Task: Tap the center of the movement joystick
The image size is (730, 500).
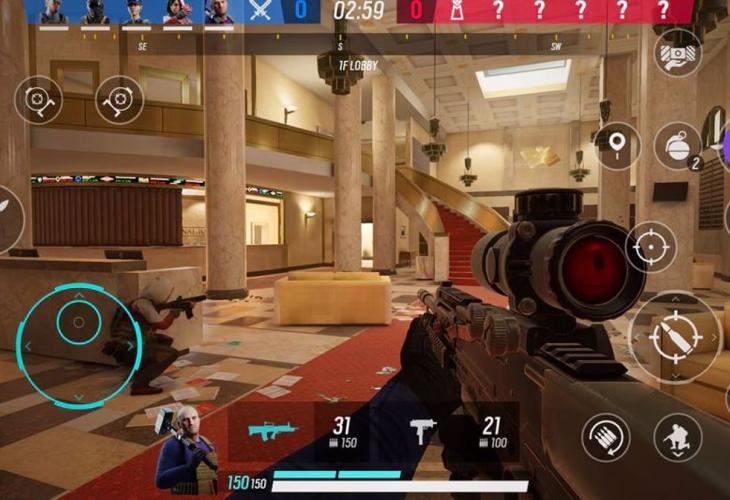Action: coord(76,322)
